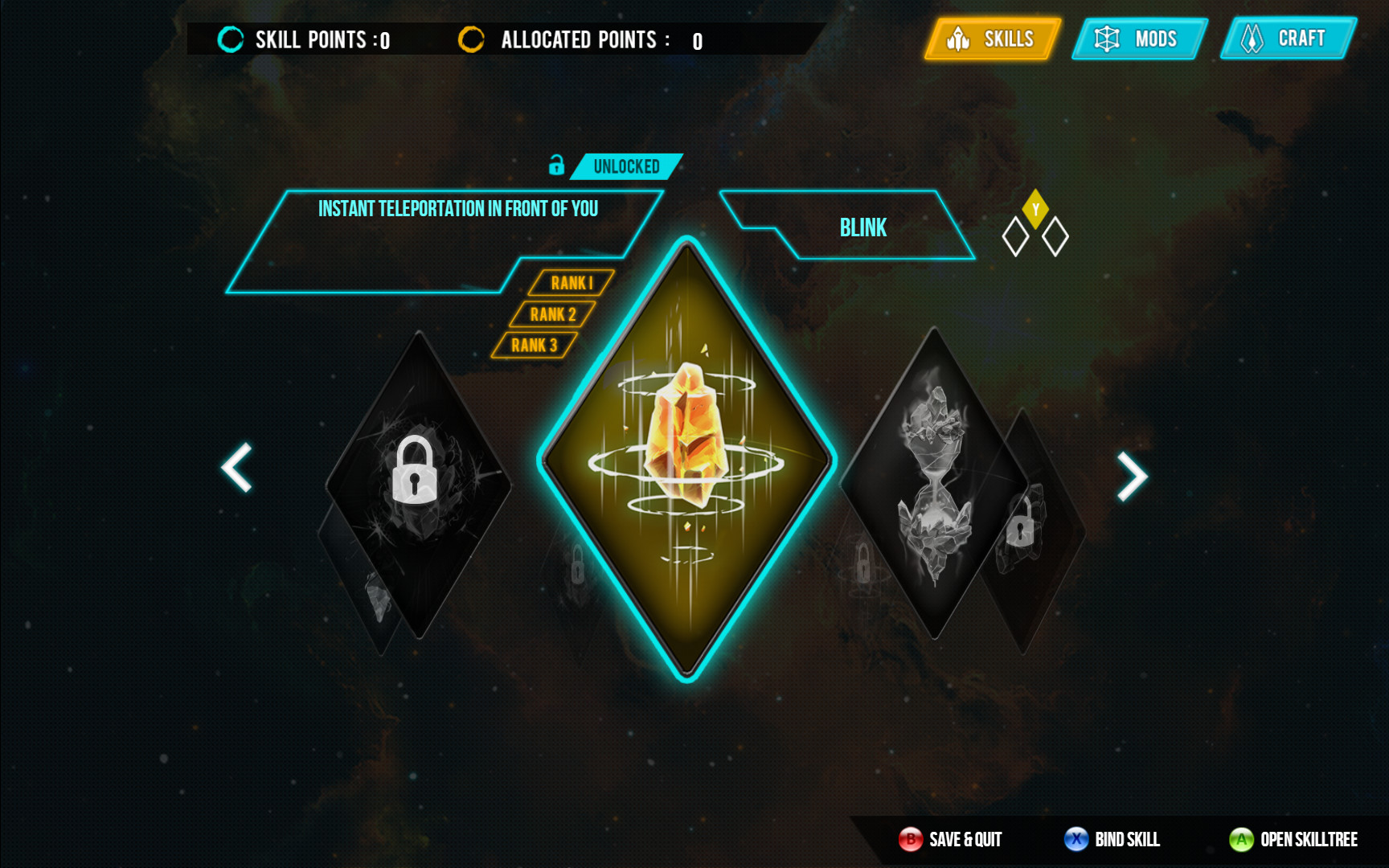The height and width of the screenshot is (868, 1389).
Task: Click the unlocked padlock icon next to Unlocked badge
Action: coord(557,166)
